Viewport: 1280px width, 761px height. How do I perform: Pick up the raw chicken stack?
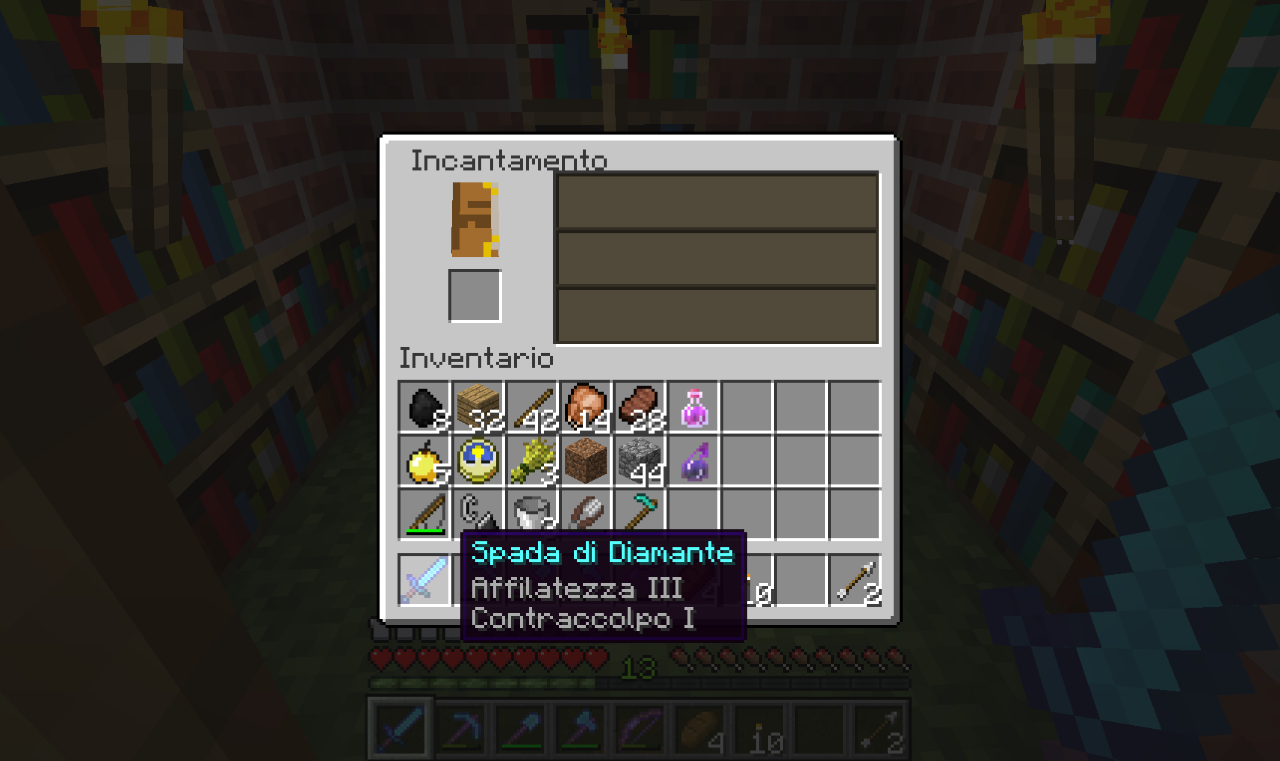click(587, 407)
